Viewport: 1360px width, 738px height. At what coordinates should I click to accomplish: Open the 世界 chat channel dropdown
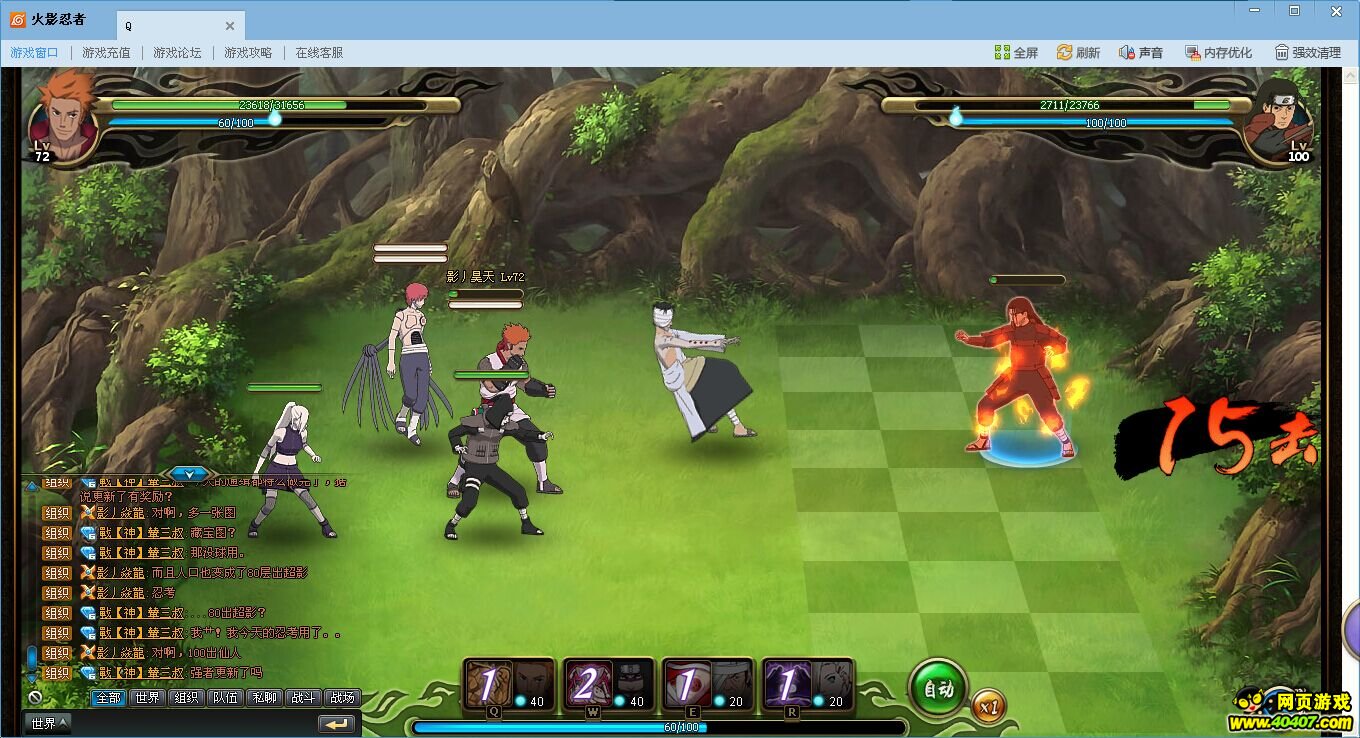[48, 723]
